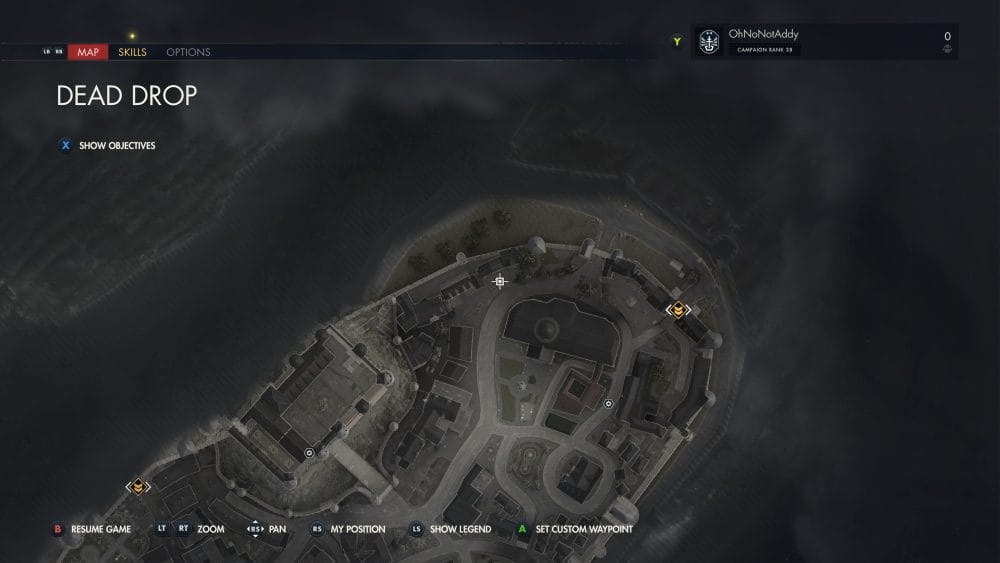Viewport: 1000px width, 563px height.
Task: Select the Map tab
Action: point(88,52)
